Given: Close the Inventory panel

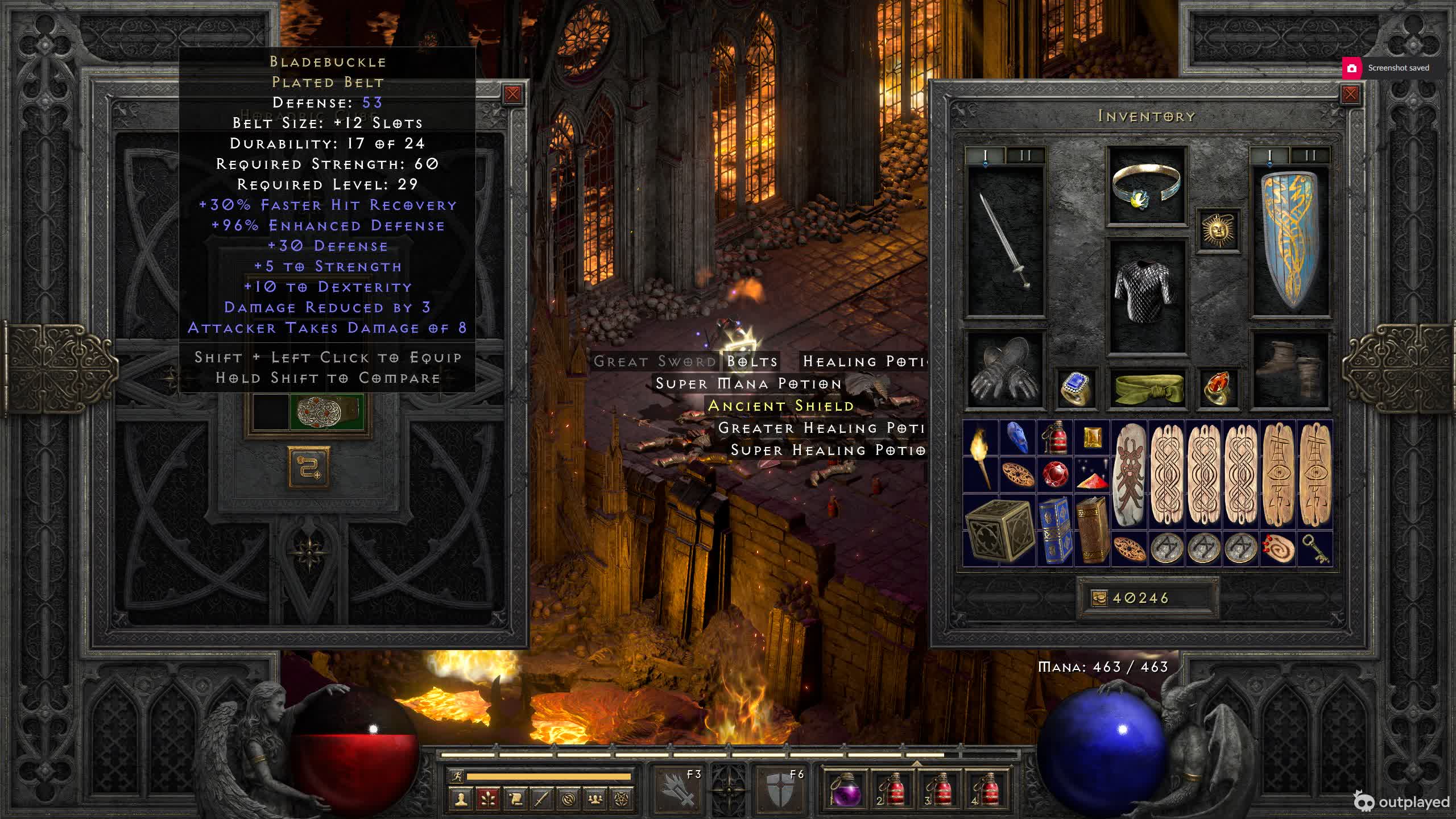Looking at the screenshot, I should coord(1350,94).
